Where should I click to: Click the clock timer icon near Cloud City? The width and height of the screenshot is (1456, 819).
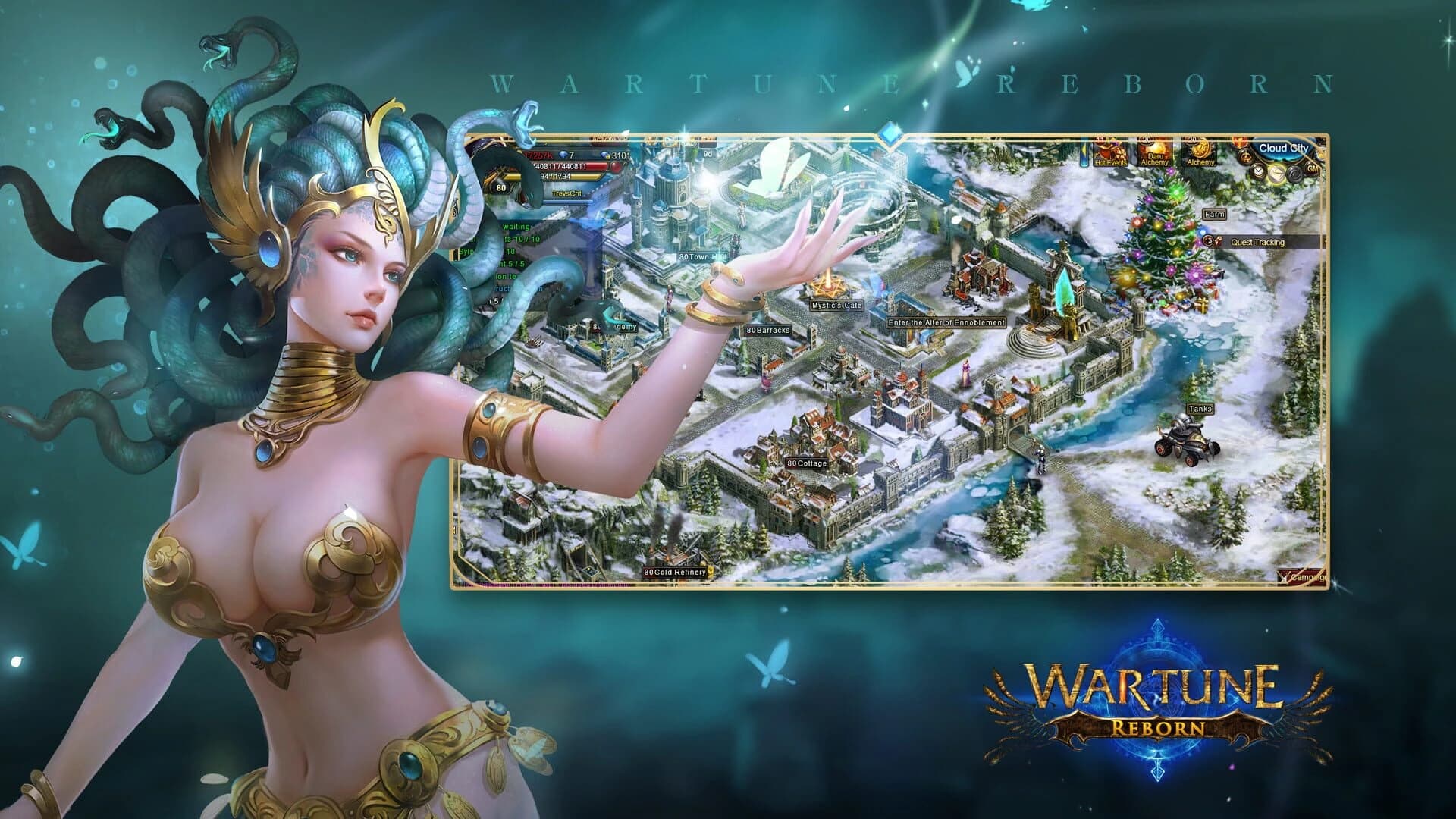[1258, 172]
